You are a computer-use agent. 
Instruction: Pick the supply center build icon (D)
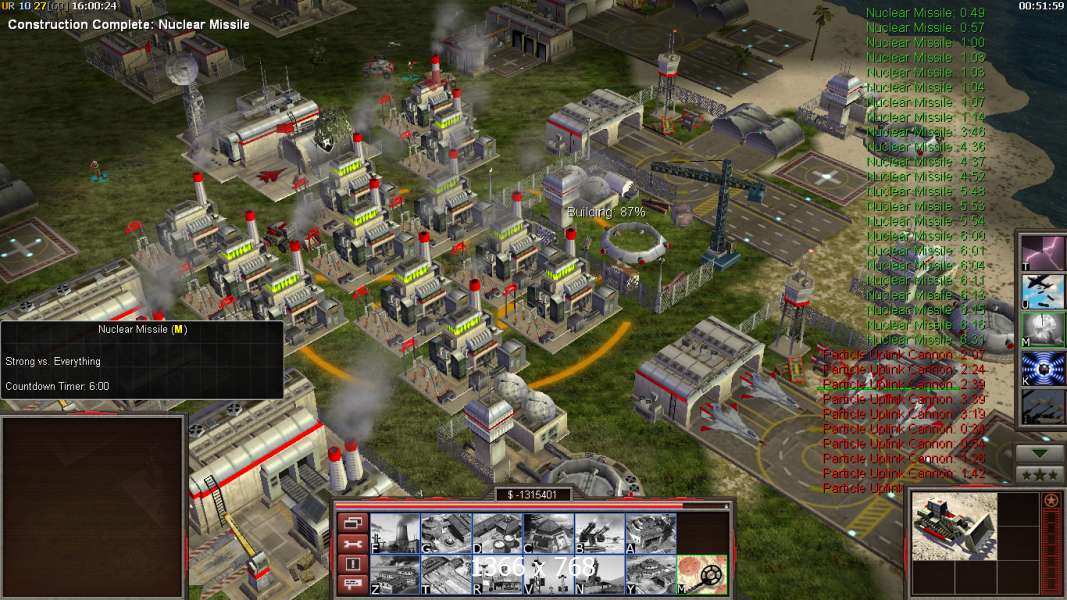pos(497,533)
